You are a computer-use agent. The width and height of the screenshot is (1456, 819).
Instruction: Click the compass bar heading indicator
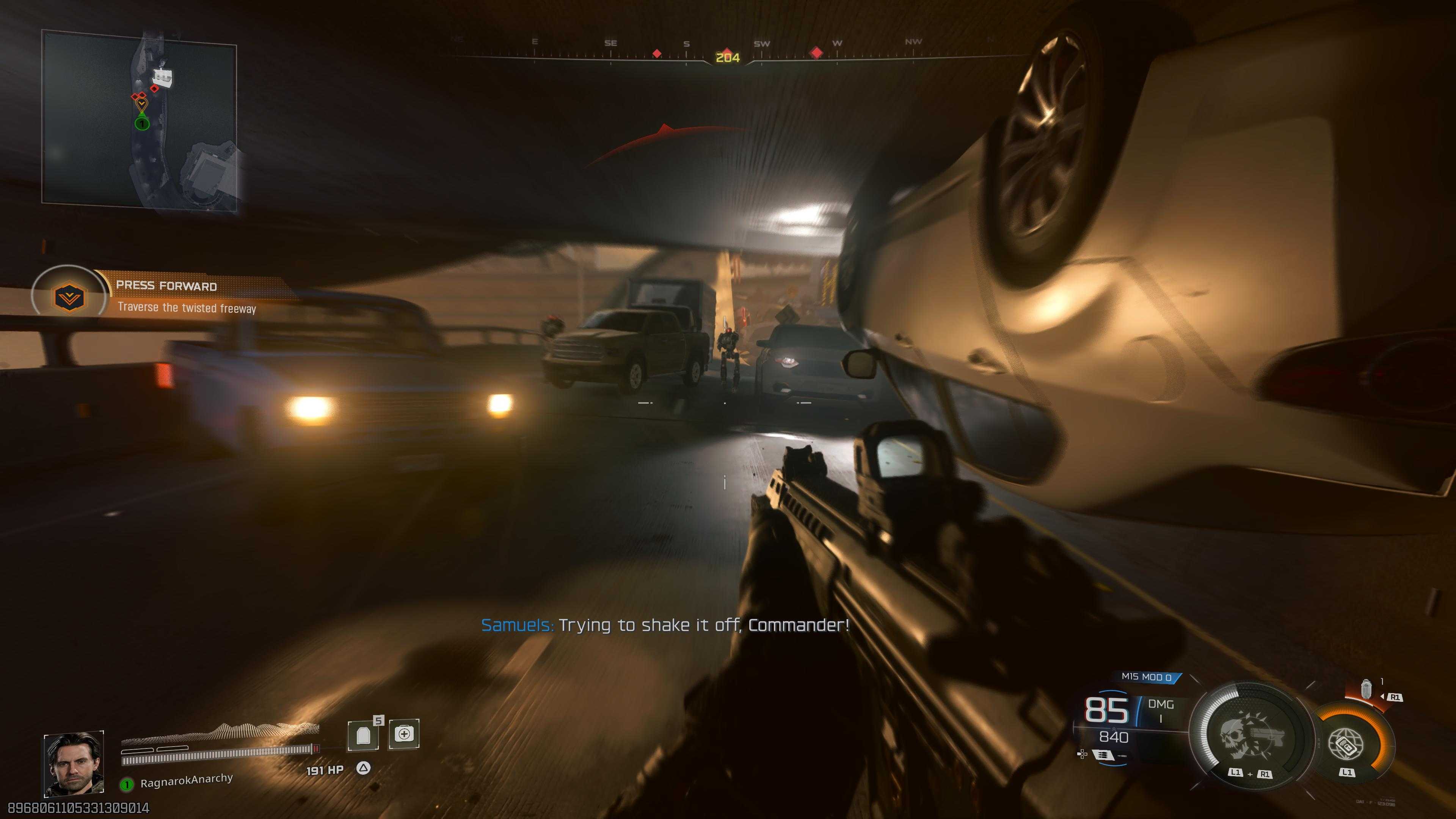[x=728, y=57]
